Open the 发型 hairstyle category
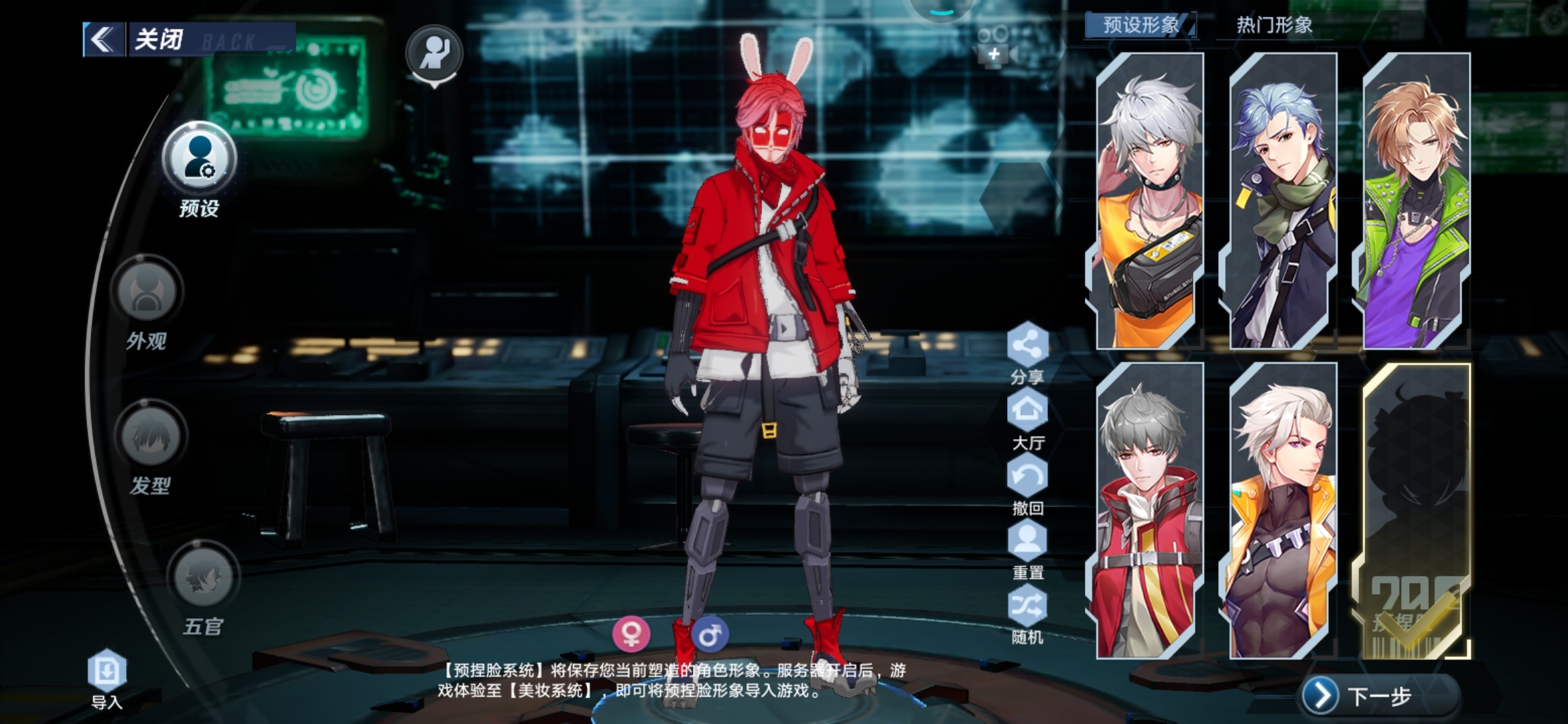Image resolution: width=1568 pixels, height=724 pixels. pos(150,436)
